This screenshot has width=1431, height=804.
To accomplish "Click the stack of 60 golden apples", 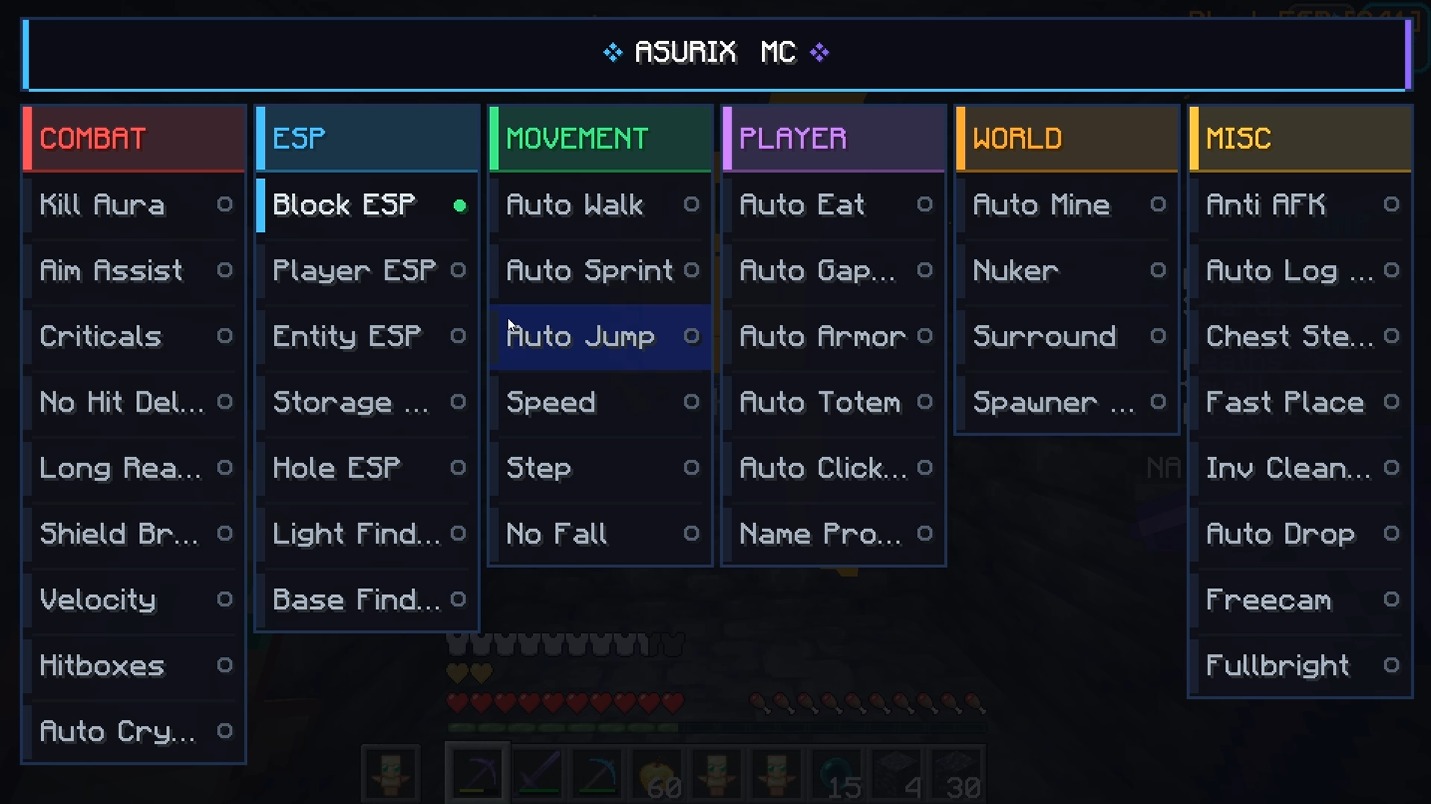I will coord(658,772).
